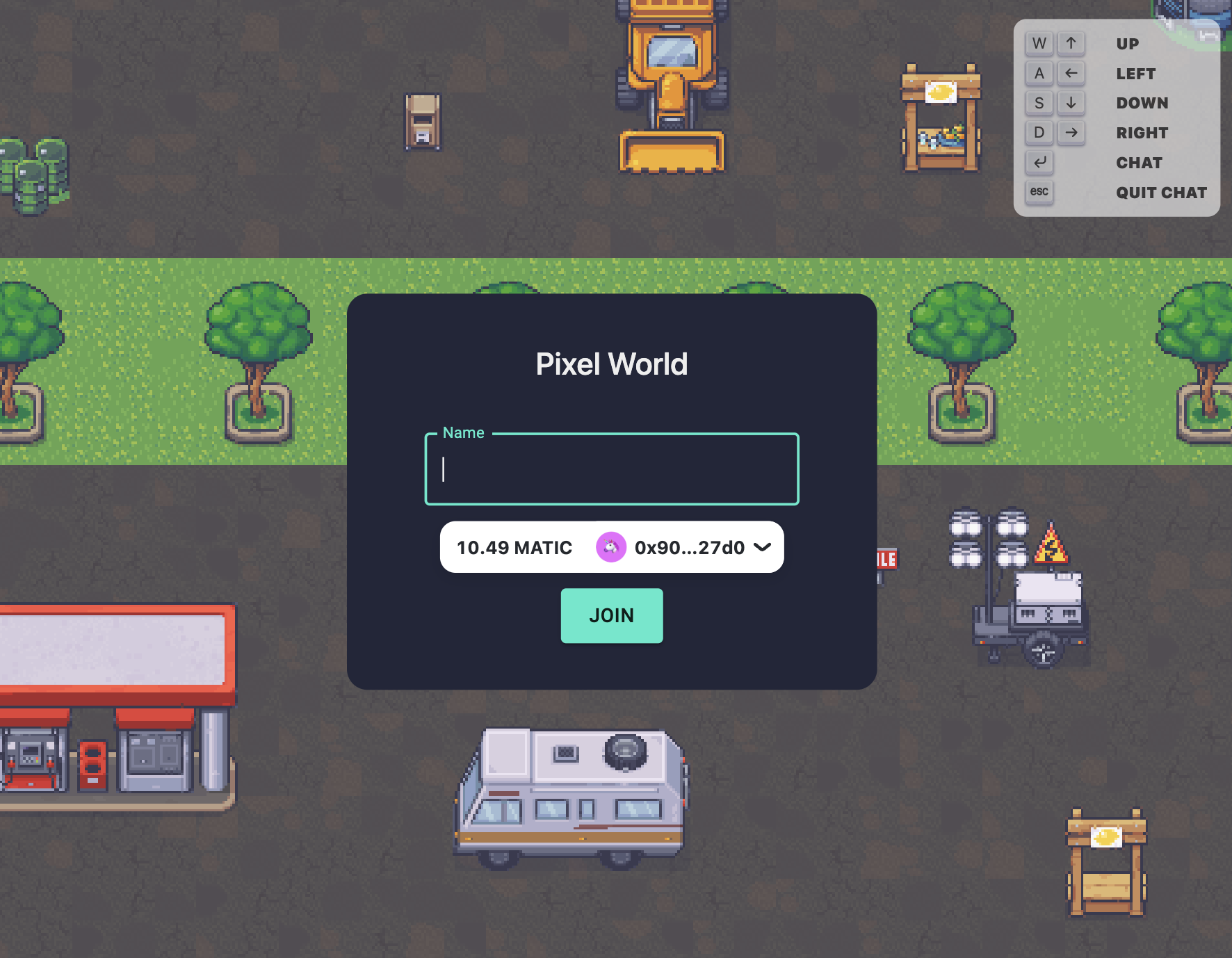Click the 10.49 MATIC balance
The image size is (1232, 958).
point(514,547)
